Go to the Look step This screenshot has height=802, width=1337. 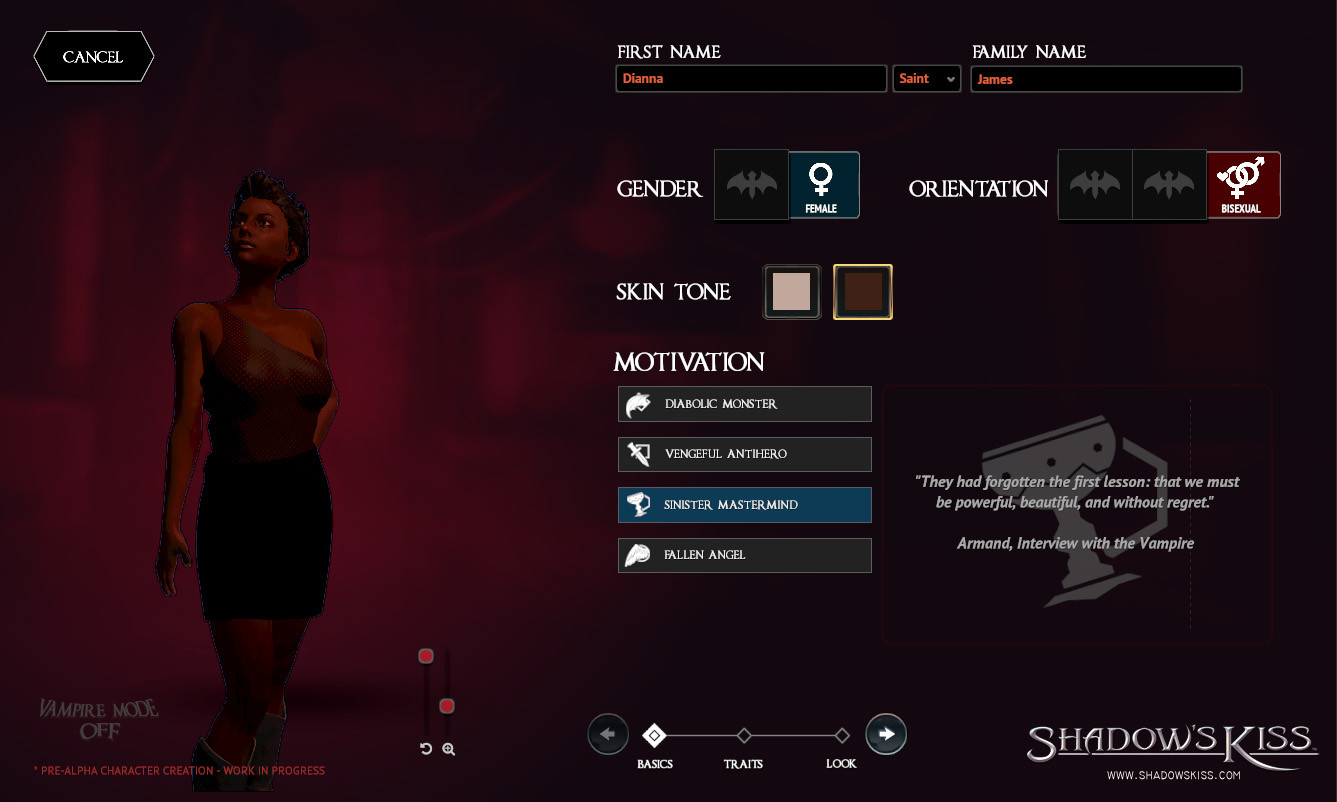click(x=841, y=735)
